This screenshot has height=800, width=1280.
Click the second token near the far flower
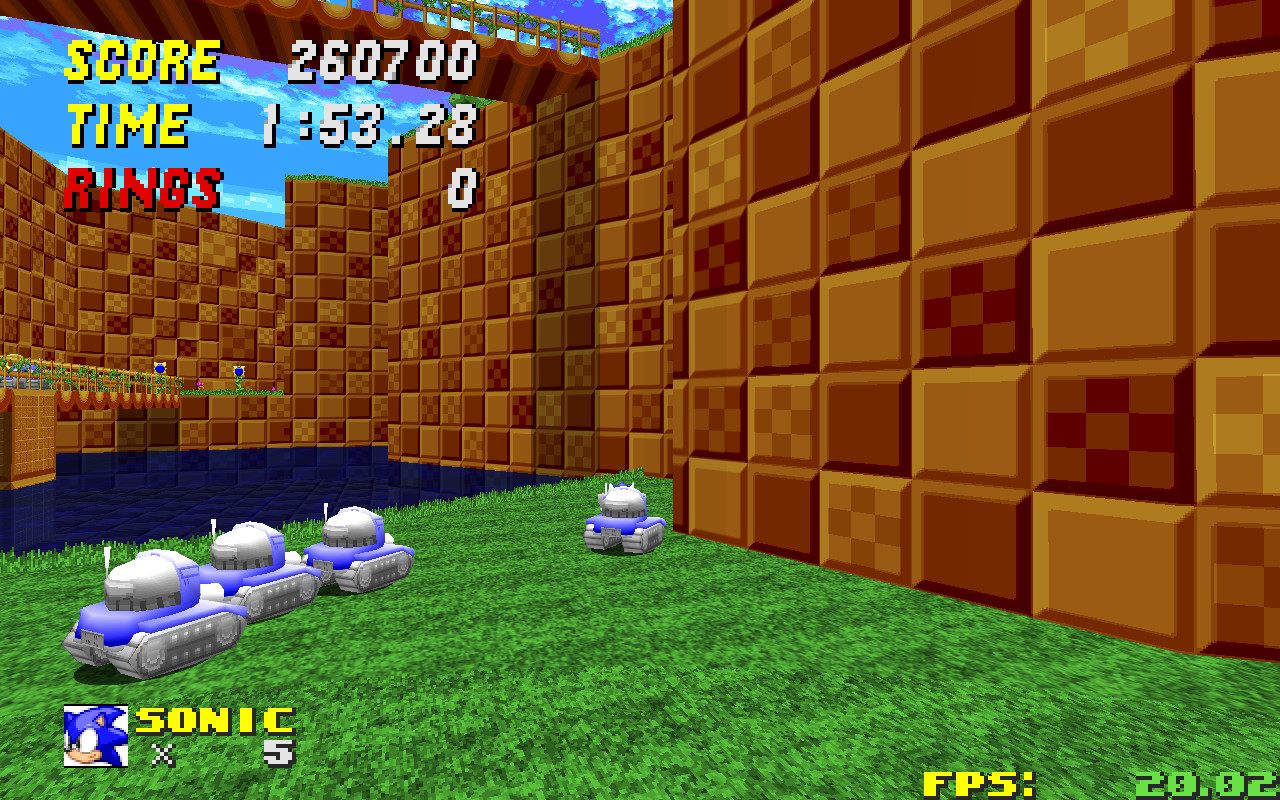(238, 372)
